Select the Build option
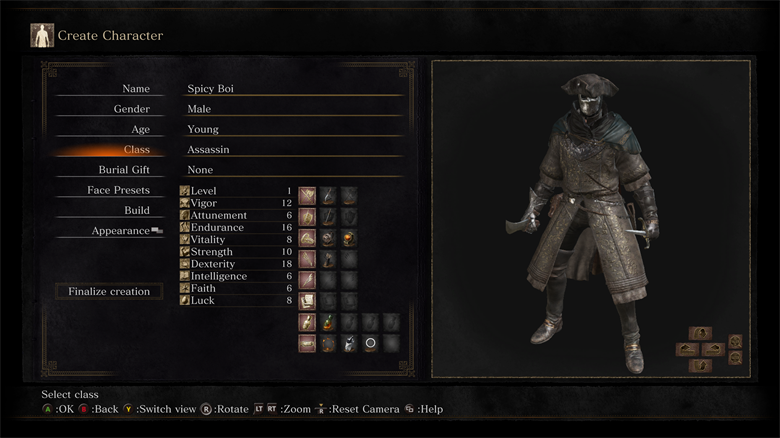 [x=137, y=210]
